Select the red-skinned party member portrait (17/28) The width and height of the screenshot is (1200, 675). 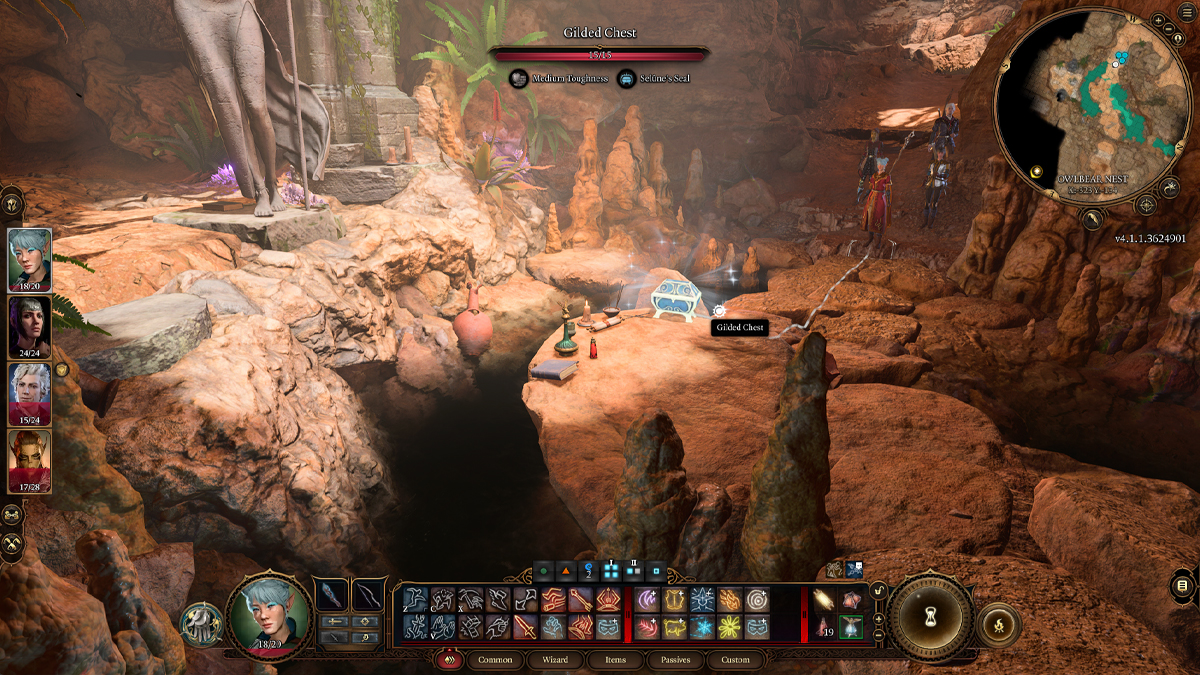click(x=30, y=460)
